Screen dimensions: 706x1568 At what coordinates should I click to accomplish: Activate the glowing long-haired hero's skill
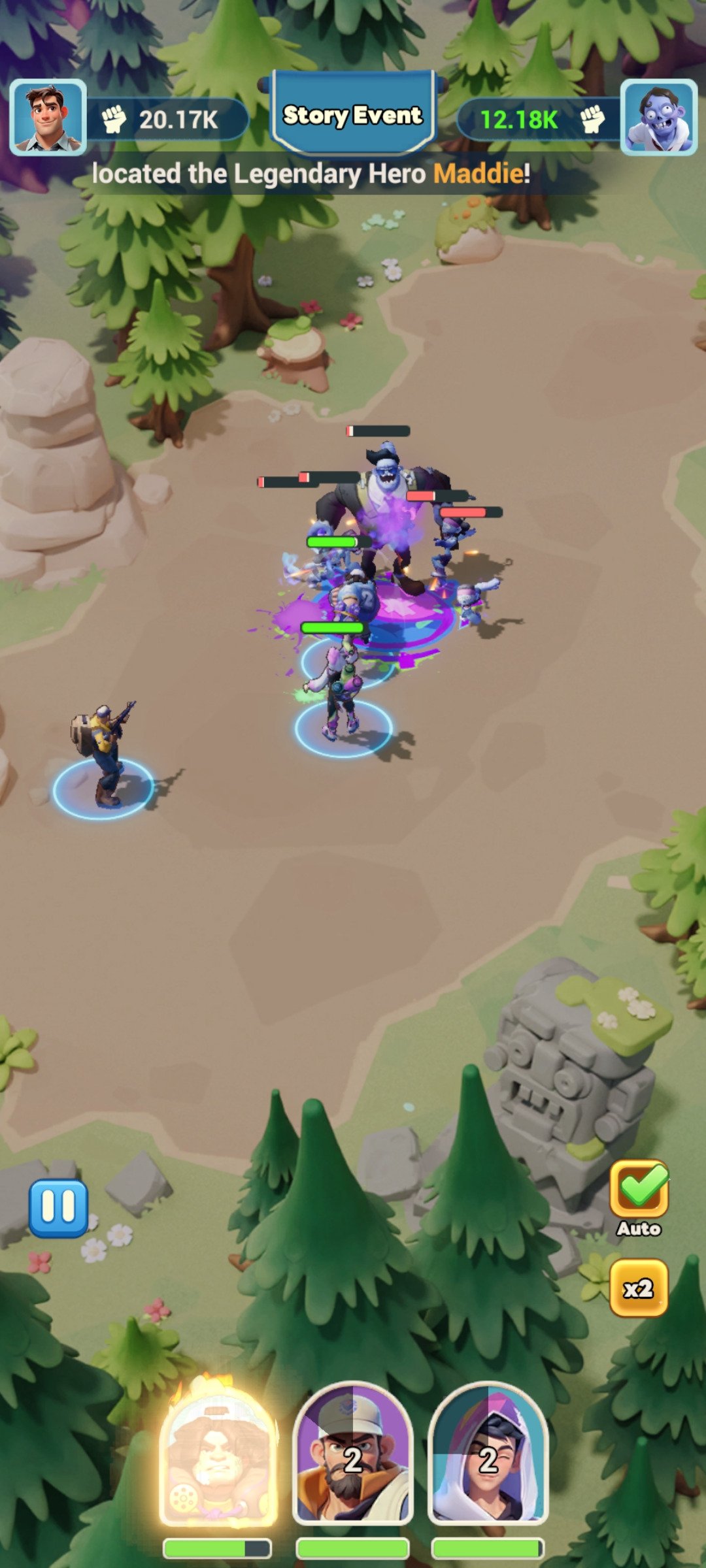218,1457
